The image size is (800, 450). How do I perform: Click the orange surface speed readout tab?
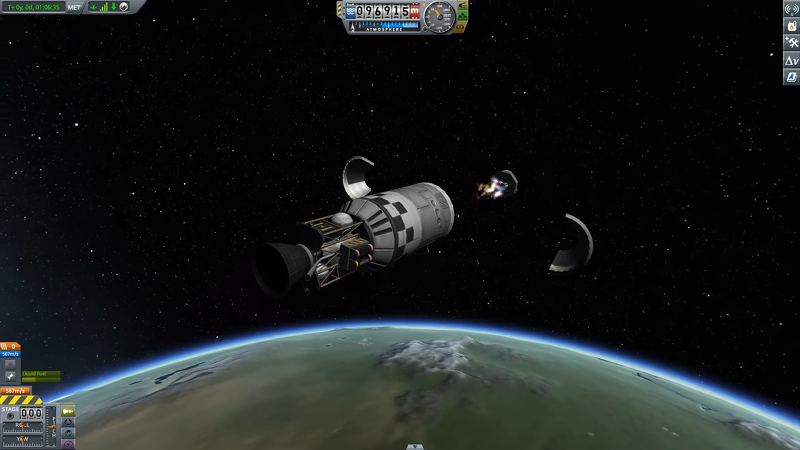pos(14,390)
